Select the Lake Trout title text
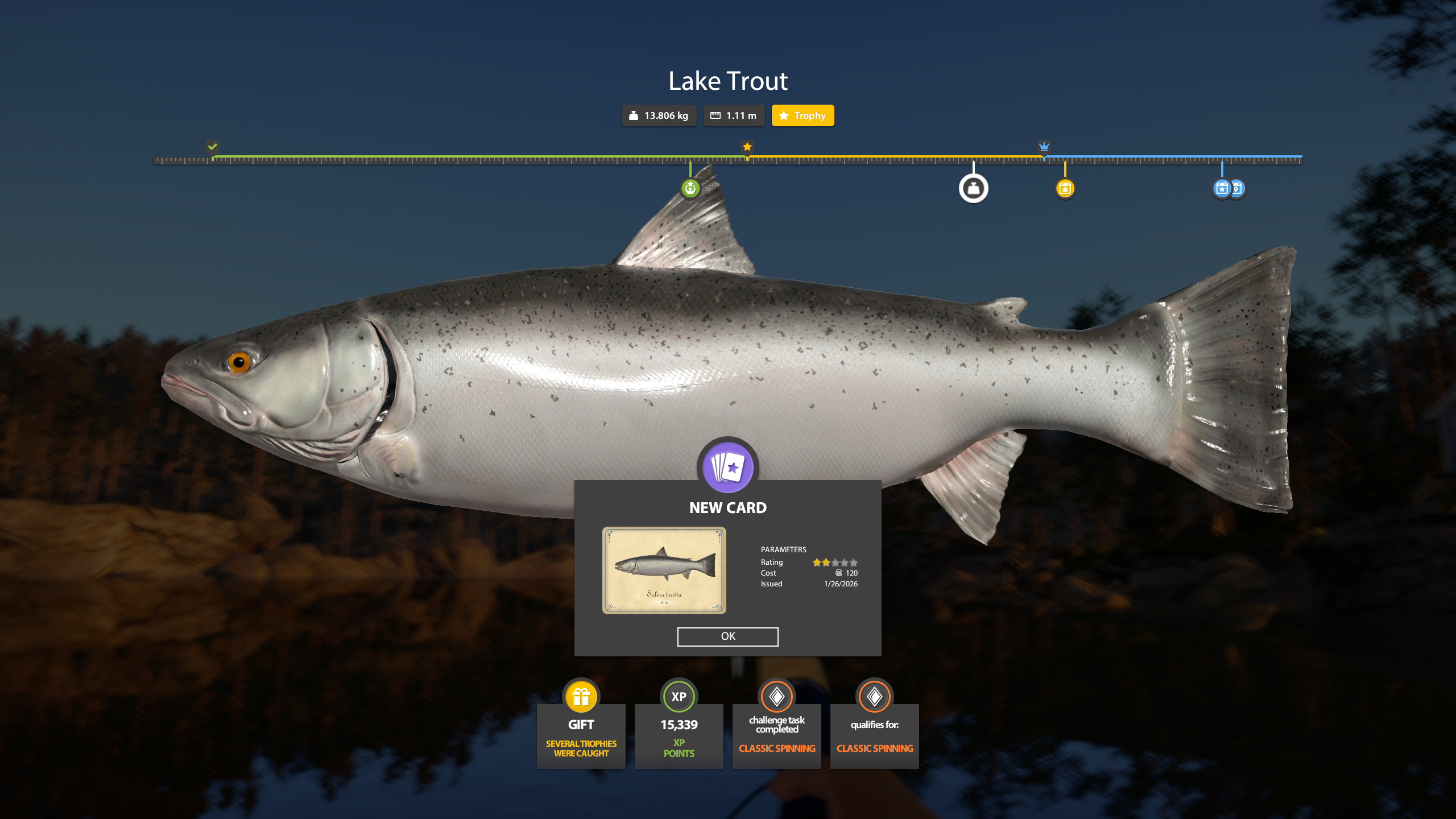The width and height of the screenshot is (1456, 819). [x=728, y=81]
